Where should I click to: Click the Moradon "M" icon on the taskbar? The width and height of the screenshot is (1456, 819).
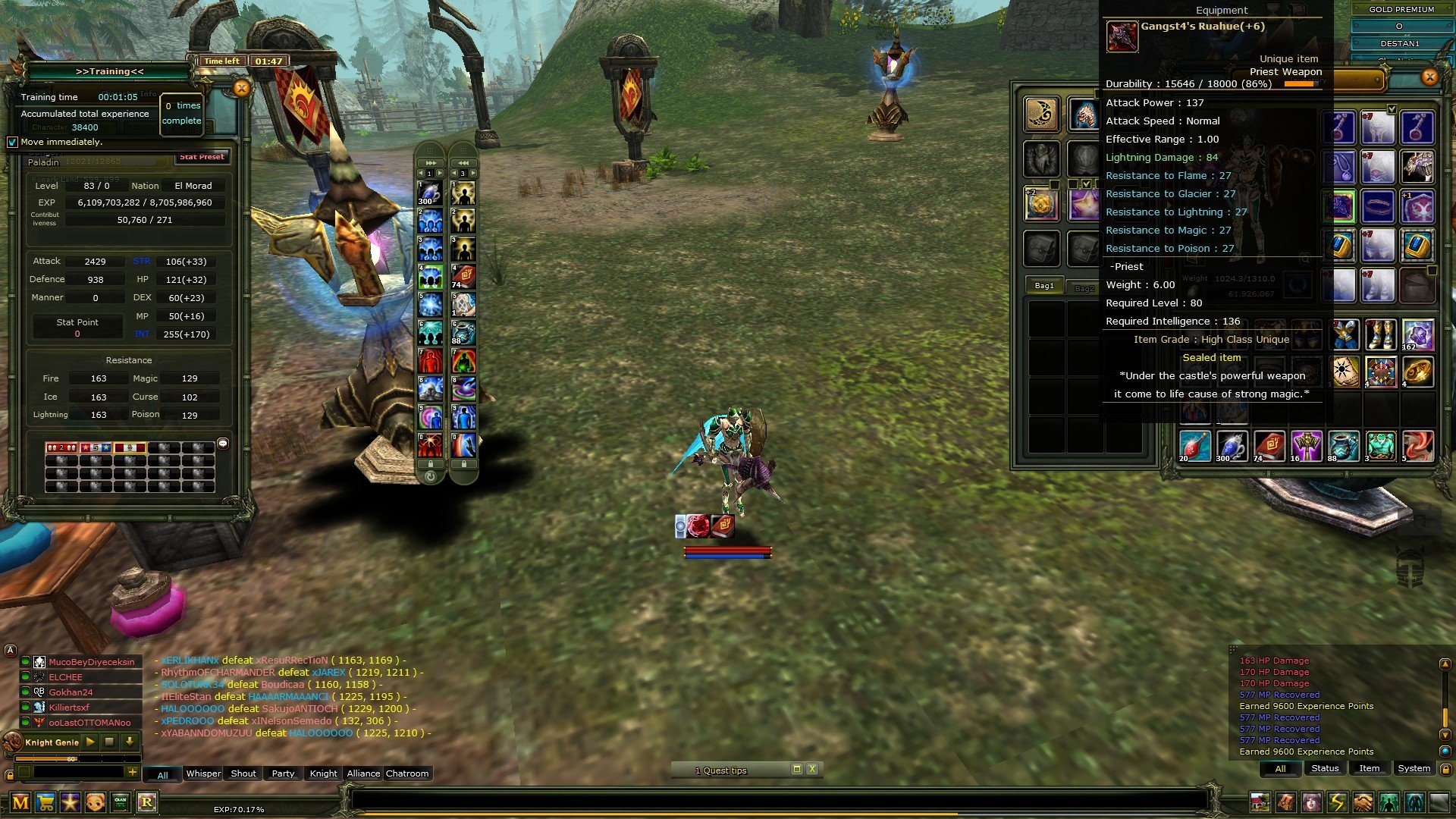[x=21, y=802]
